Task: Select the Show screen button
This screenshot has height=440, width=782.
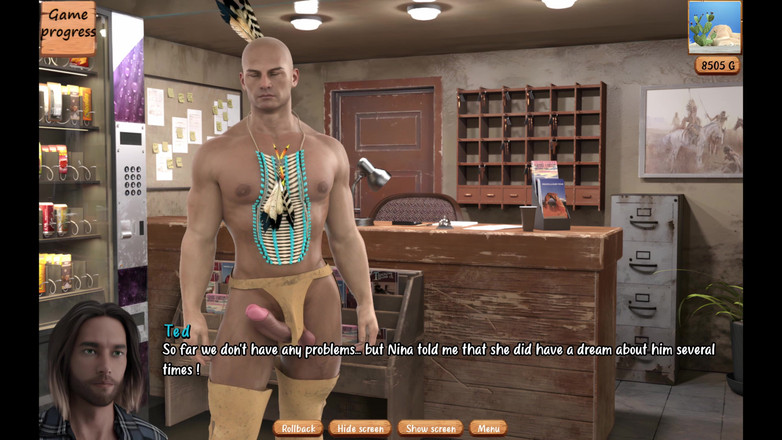Action: coord(430,428)
